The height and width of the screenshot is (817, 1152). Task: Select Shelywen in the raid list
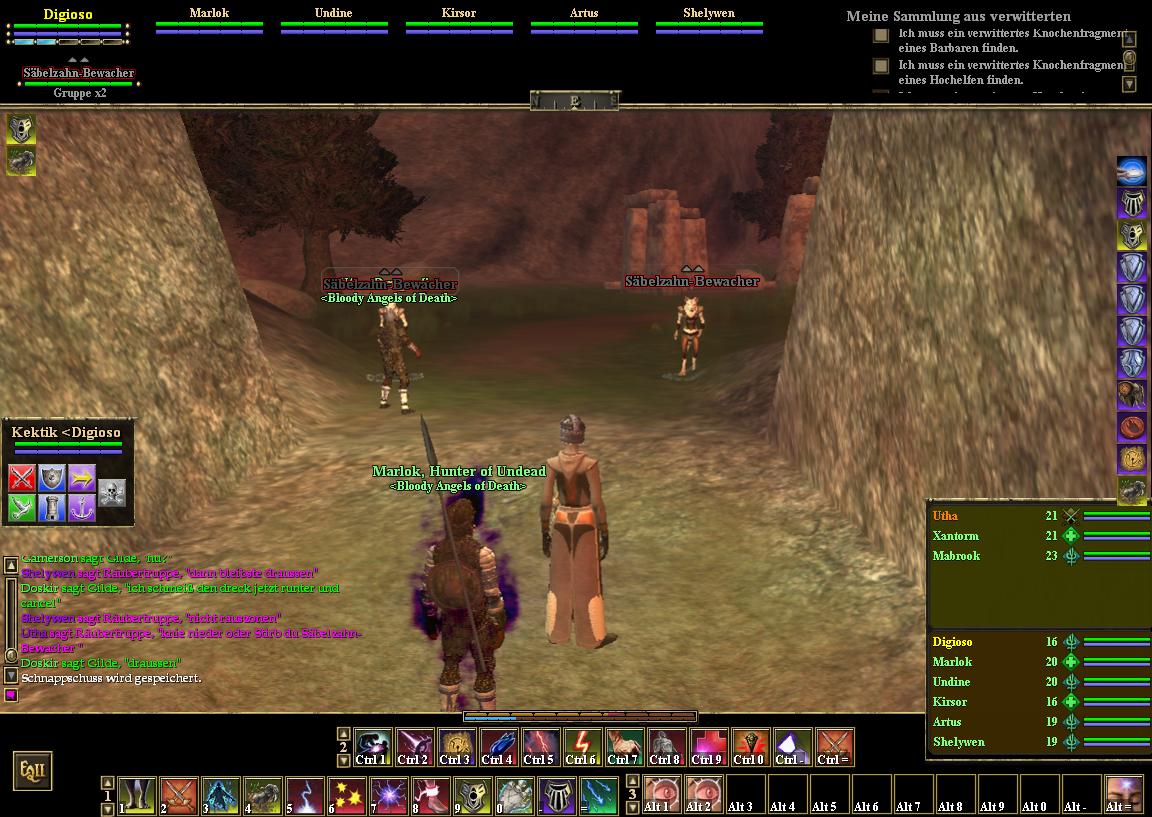point(959,742)
